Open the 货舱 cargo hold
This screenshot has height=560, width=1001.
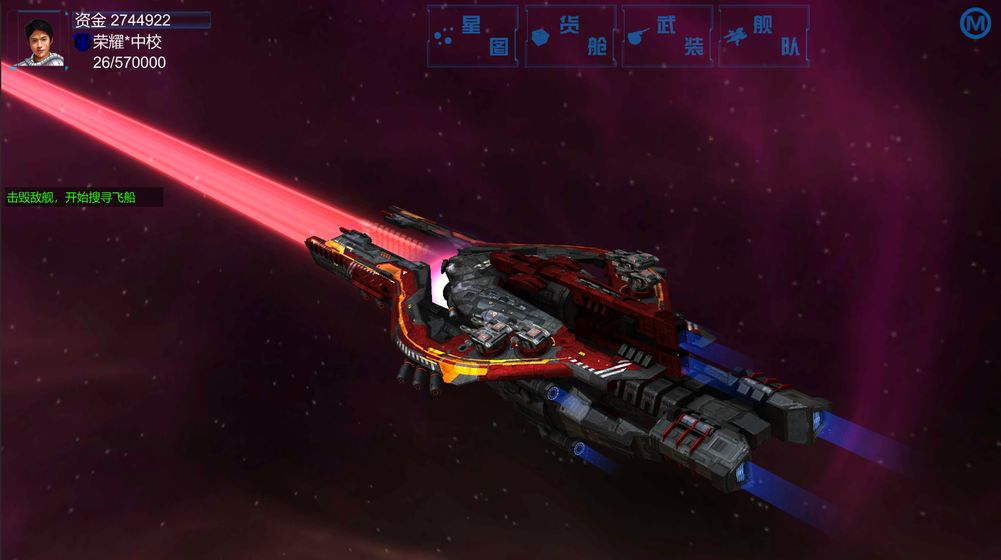coord(570,36)
